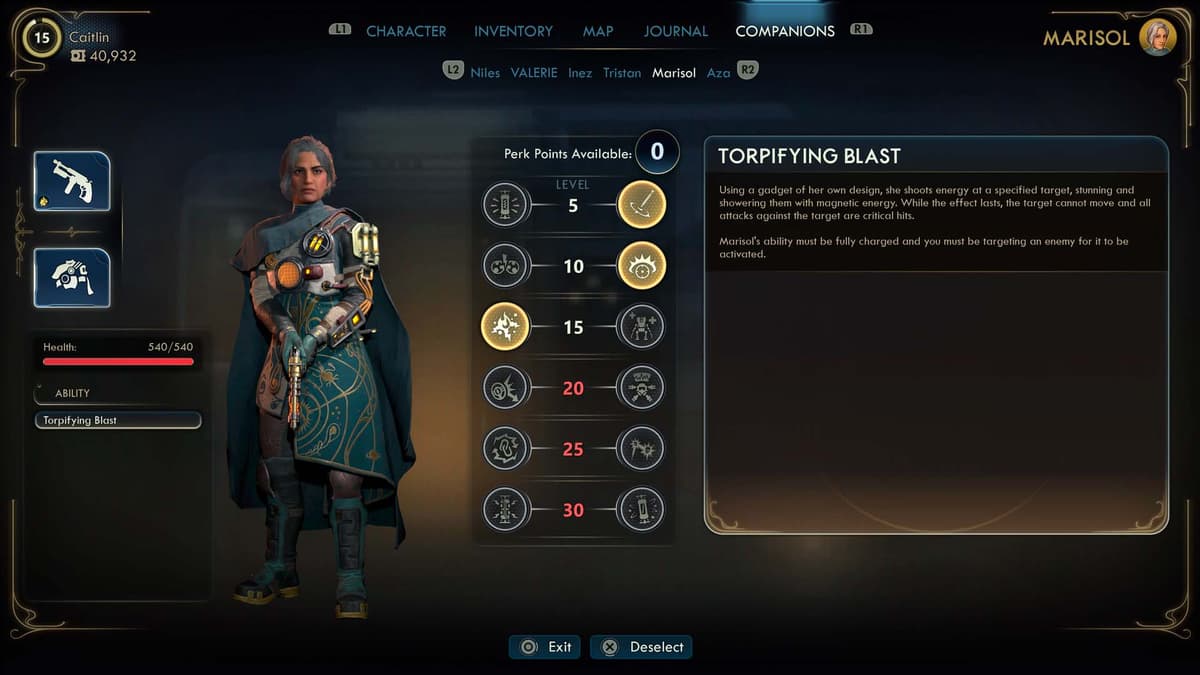This screenshot has height=675, width=1200.
Task: Pick the left perk at level 20
Action: pos(505,388)
